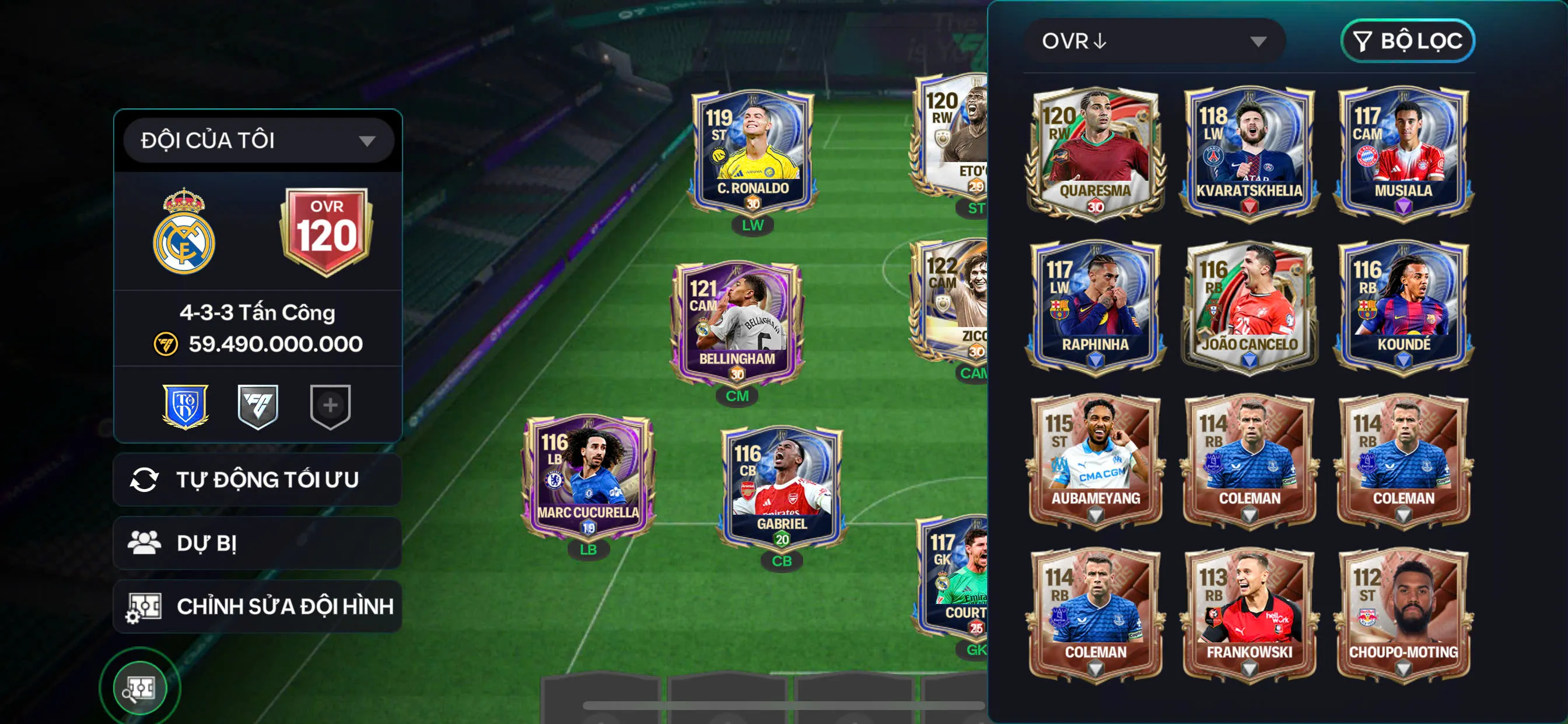Open the OVR sort dropdown
Screen dimensions: 1568x724
coord(1153,41)
